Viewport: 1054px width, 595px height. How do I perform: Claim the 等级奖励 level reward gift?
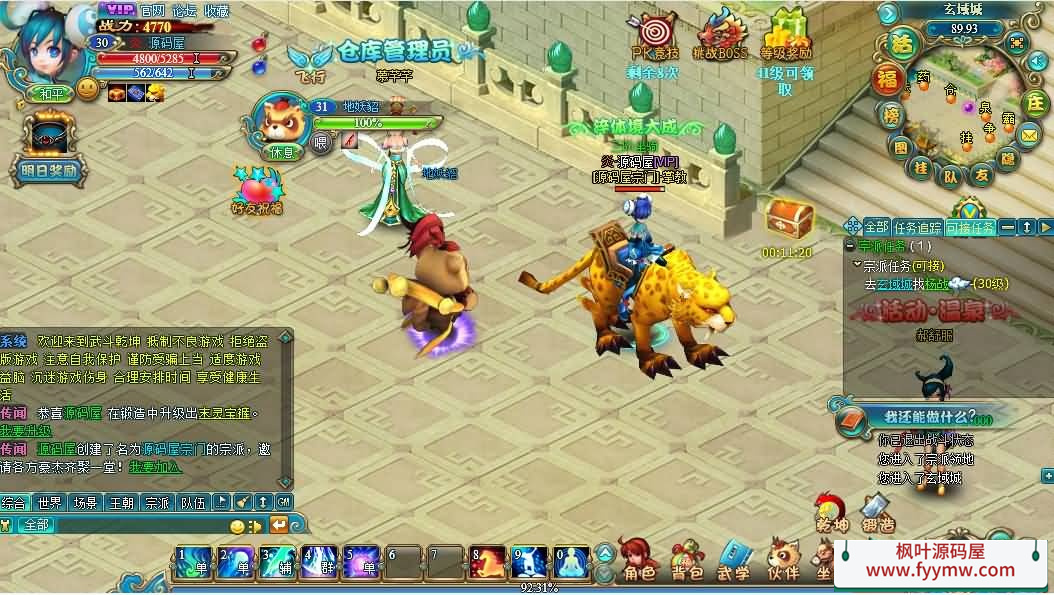coord(786,34)
